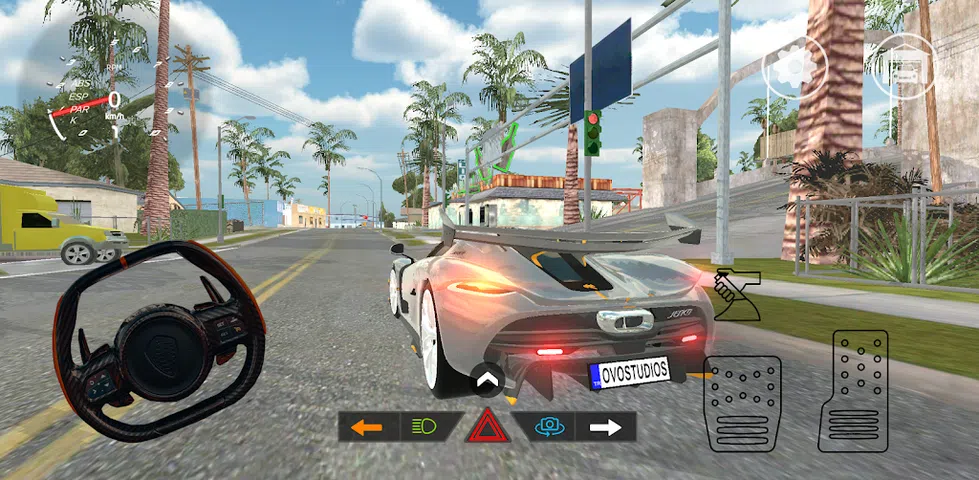979x480 pixels.
Task: Expand the chevron-up arrow button
Action: (487, 380)
